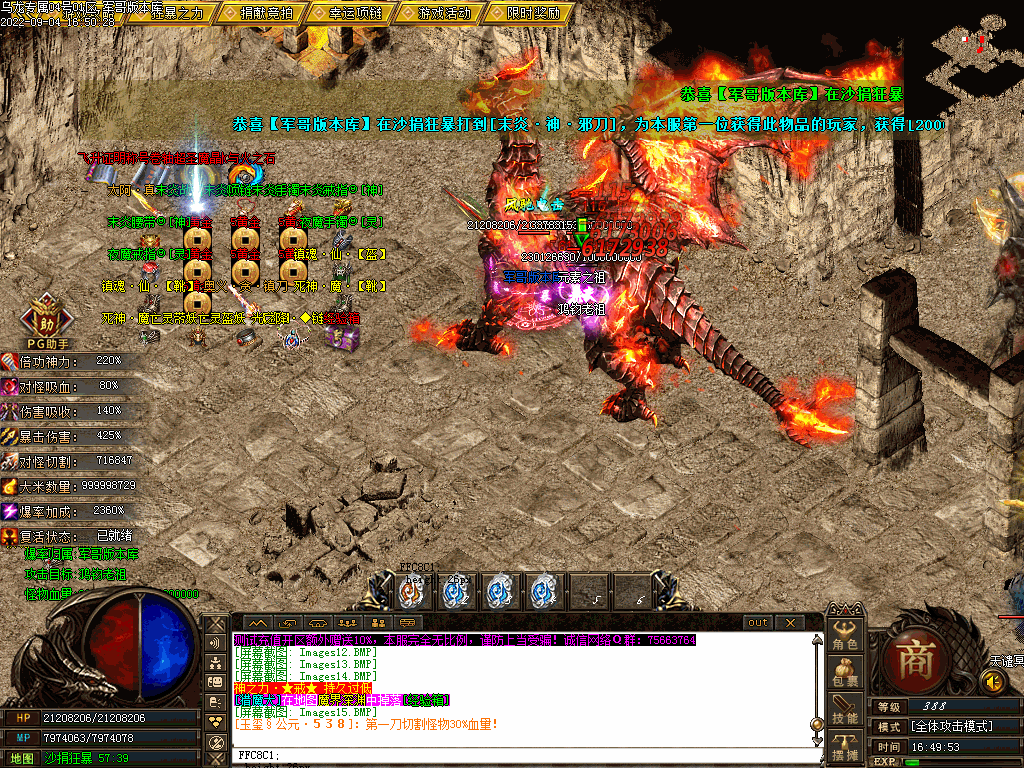The height and width of the screenshot is (768, 1024).
Task: Open the PG助手 assistant emblem
Action: pyautogui.click(x=45, y=322)
